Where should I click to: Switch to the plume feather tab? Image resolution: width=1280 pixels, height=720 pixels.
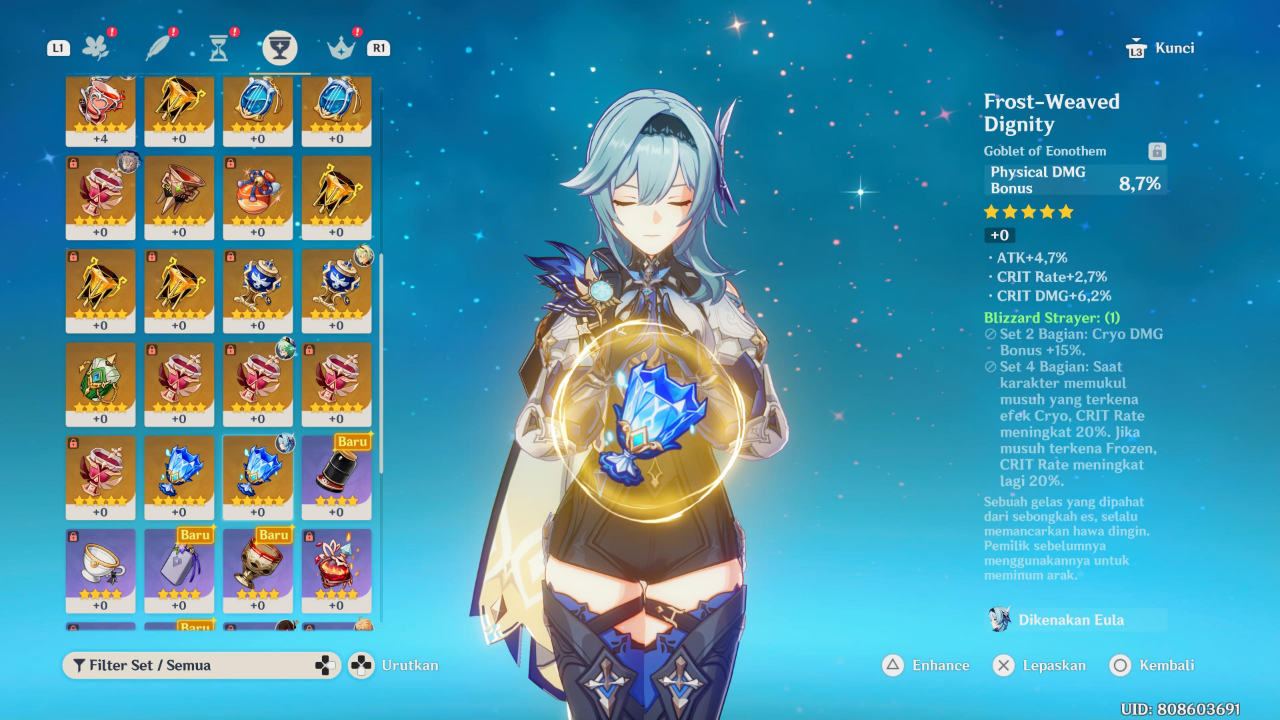coord(158,47)
